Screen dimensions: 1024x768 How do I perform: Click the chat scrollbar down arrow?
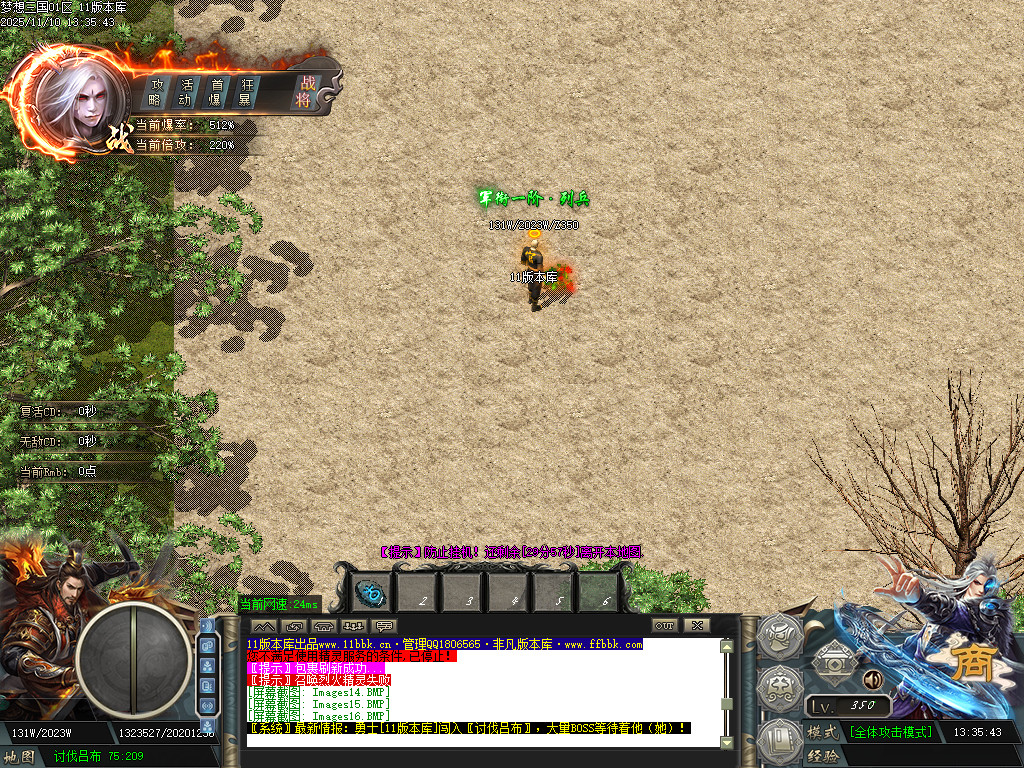pyautogui.click(x=727, y=740)
